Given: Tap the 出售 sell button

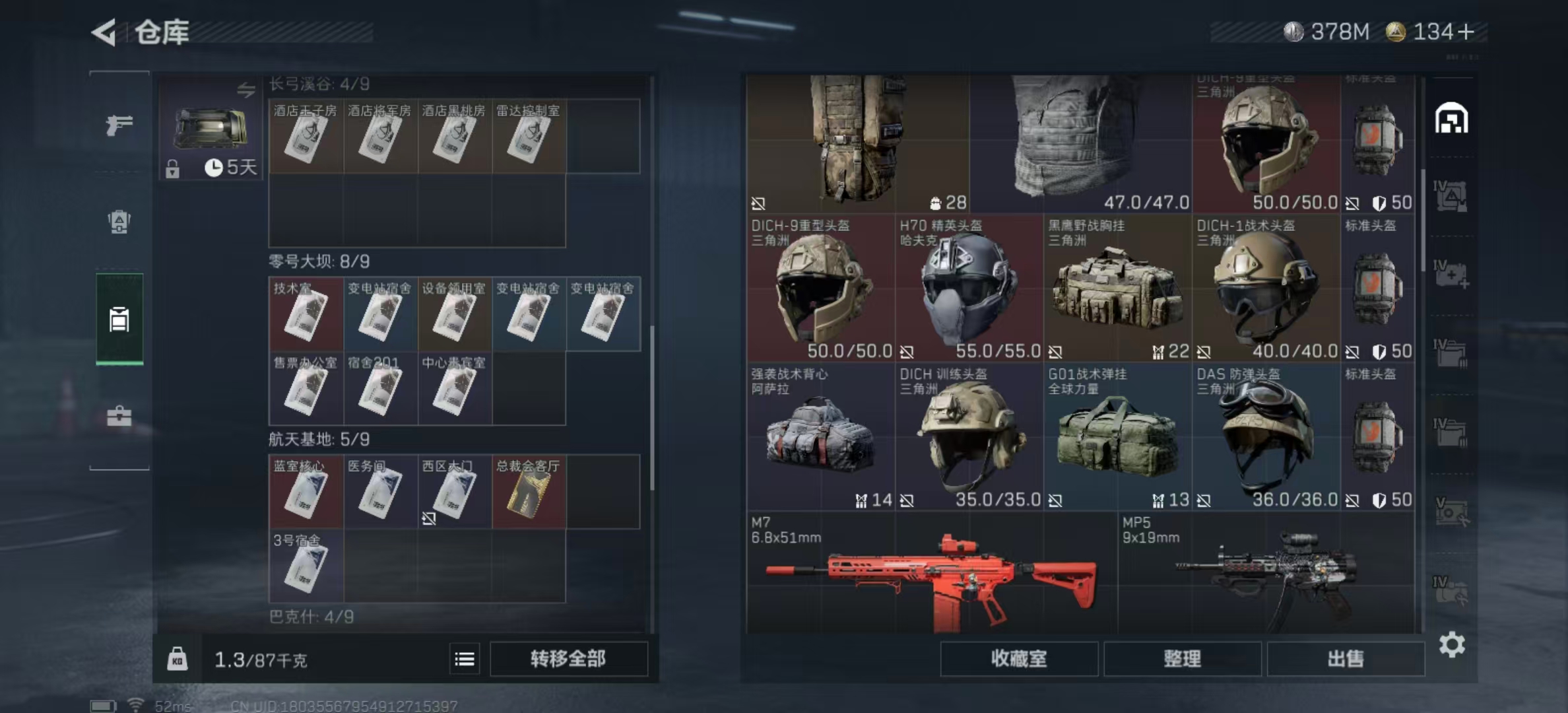Looking at the screenshot, I should [1345, 659].
